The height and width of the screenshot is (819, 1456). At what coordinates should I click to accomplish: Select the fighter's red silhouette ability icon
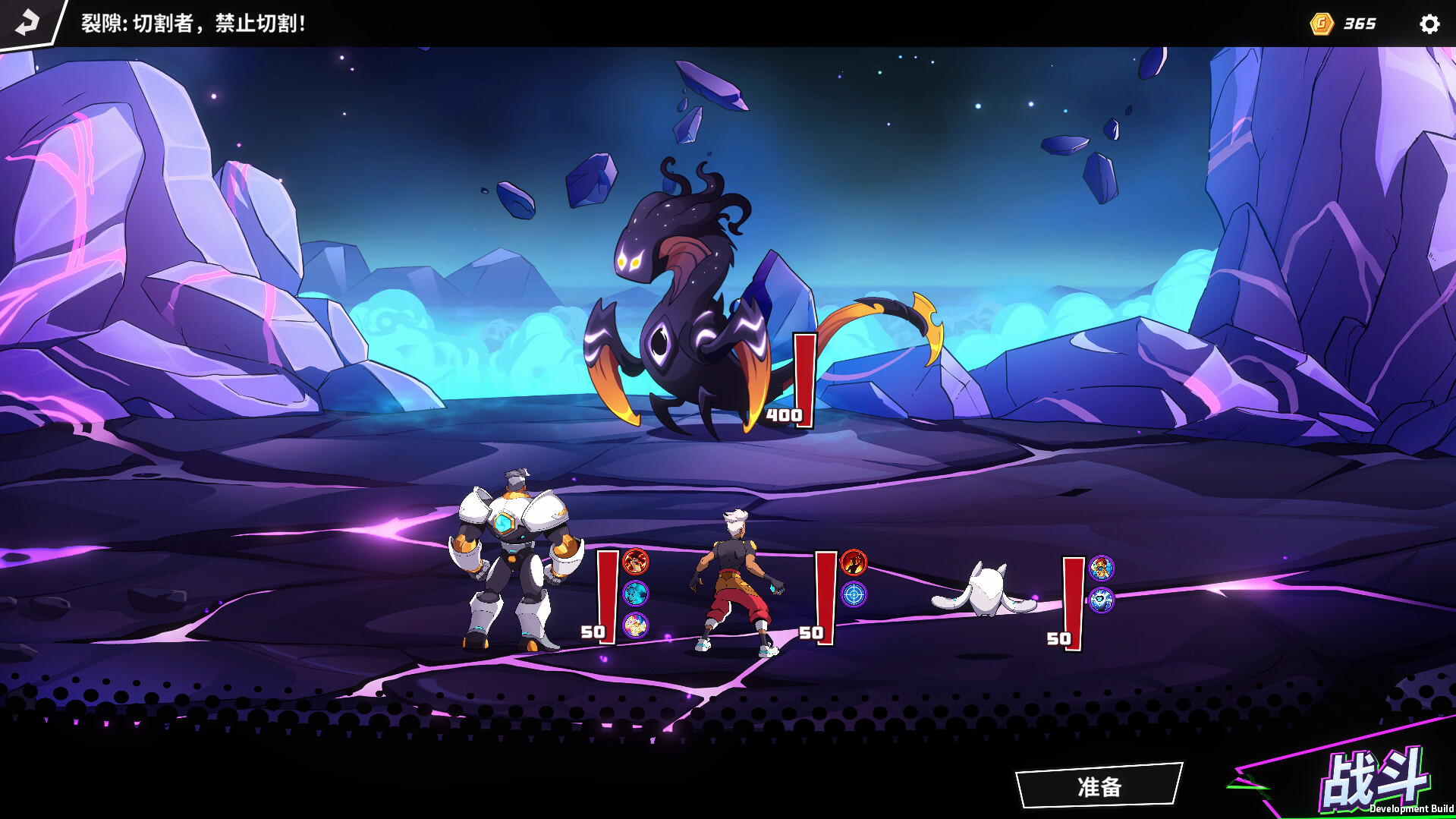point(853,563)
